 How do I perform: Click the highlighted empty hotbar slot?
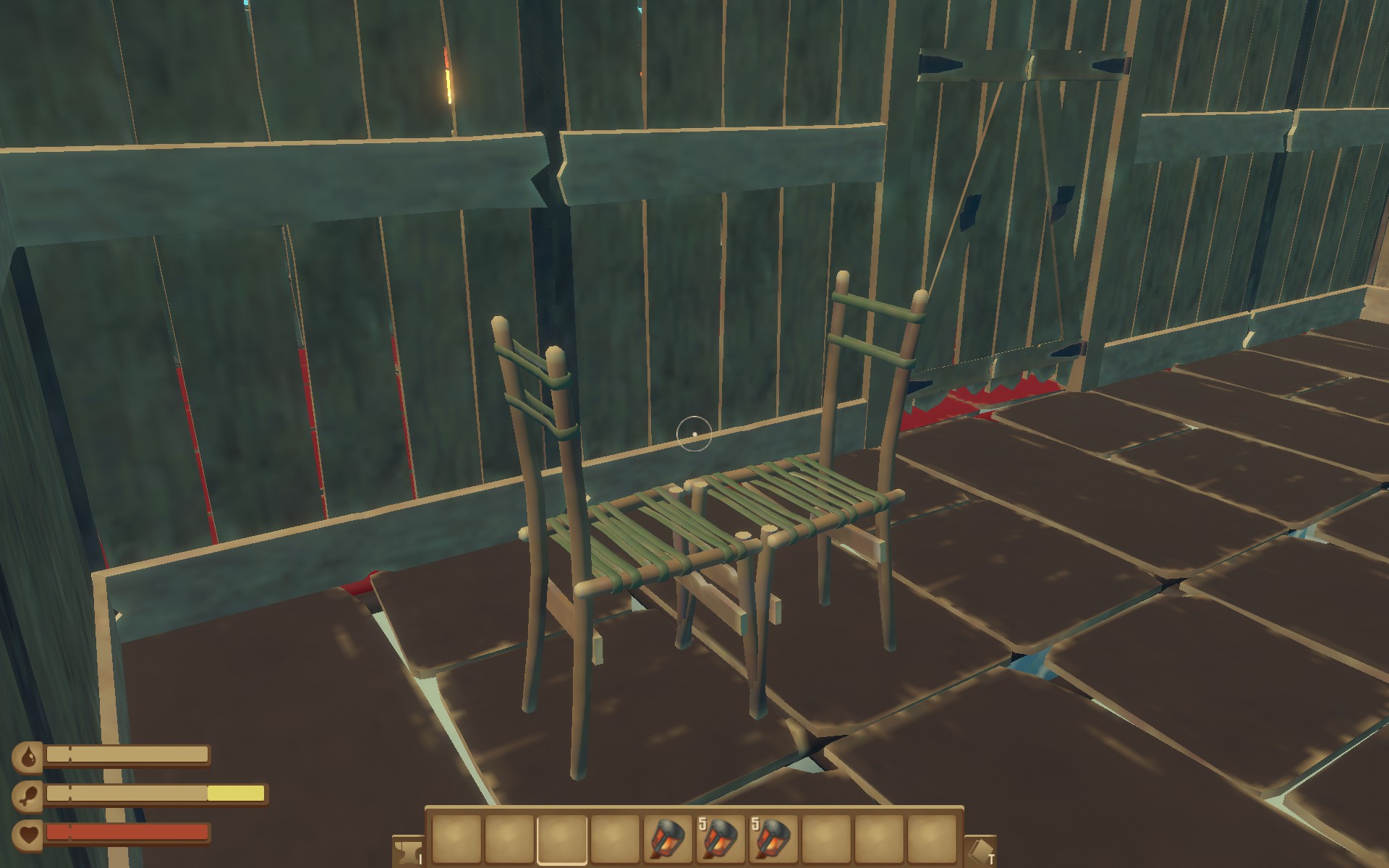tap(562, 839)
